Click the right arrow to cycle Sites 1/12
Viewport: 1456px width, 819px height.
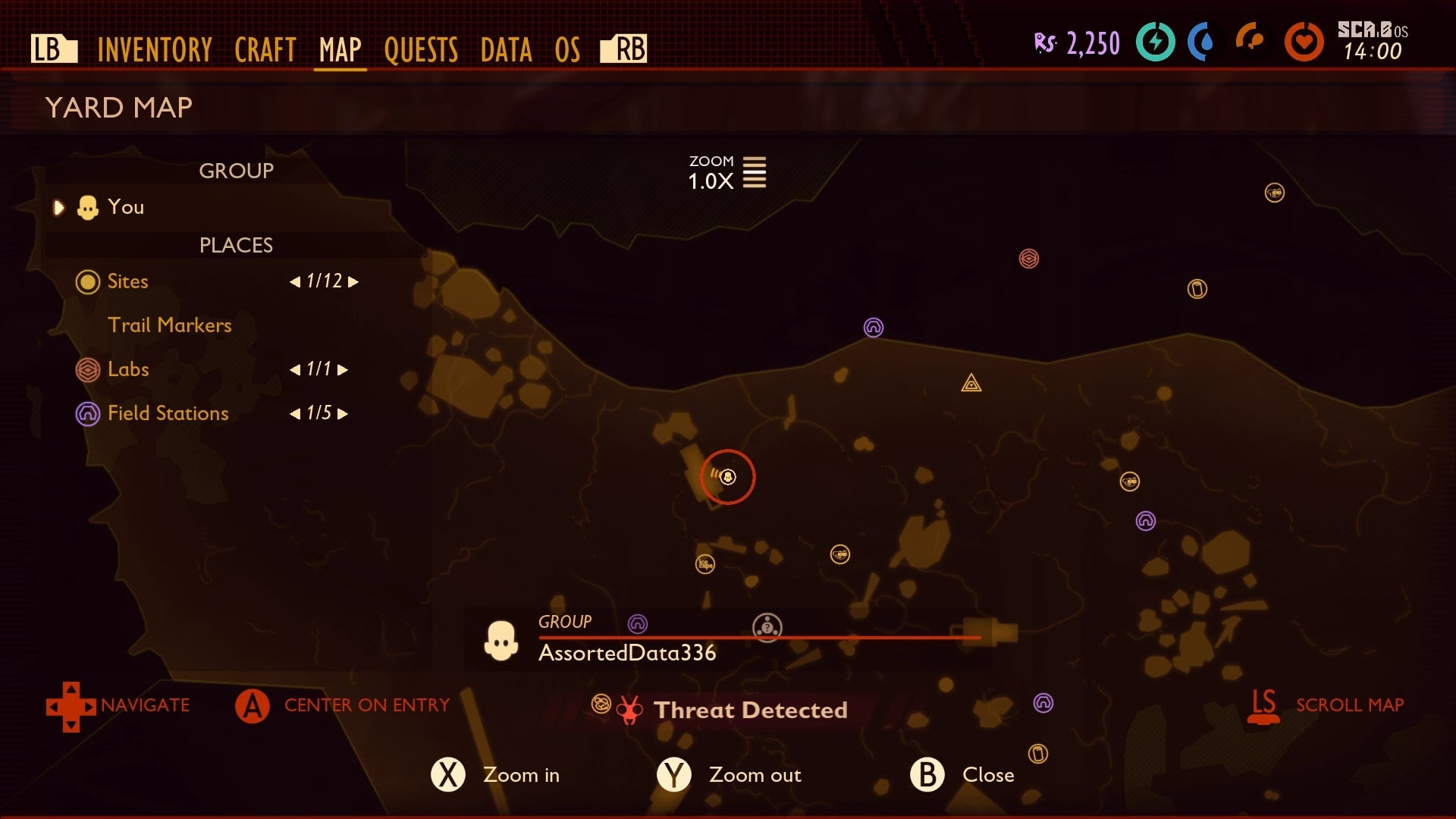351,281
